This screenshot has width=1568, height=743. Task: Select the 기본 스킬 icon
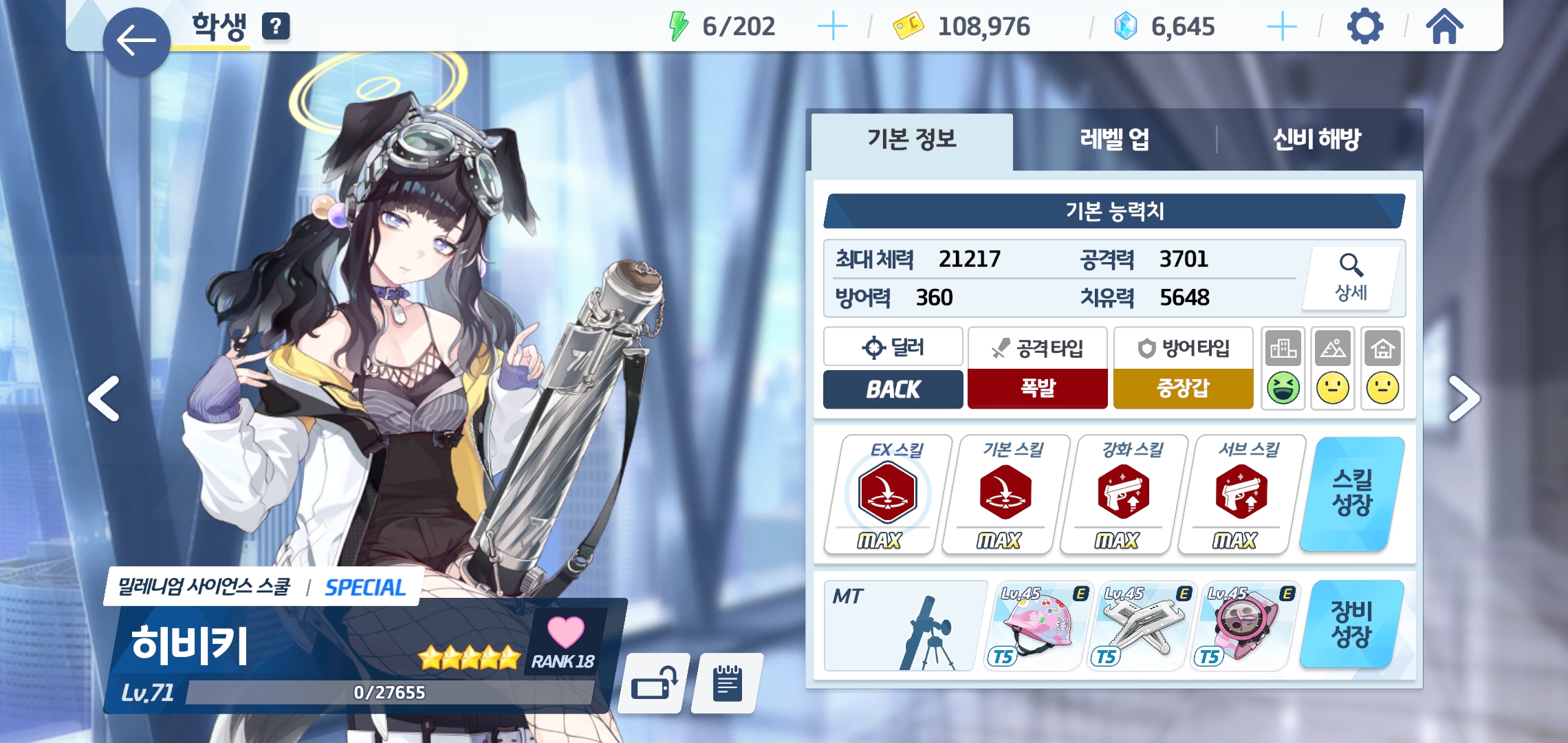click(1005, 493)
